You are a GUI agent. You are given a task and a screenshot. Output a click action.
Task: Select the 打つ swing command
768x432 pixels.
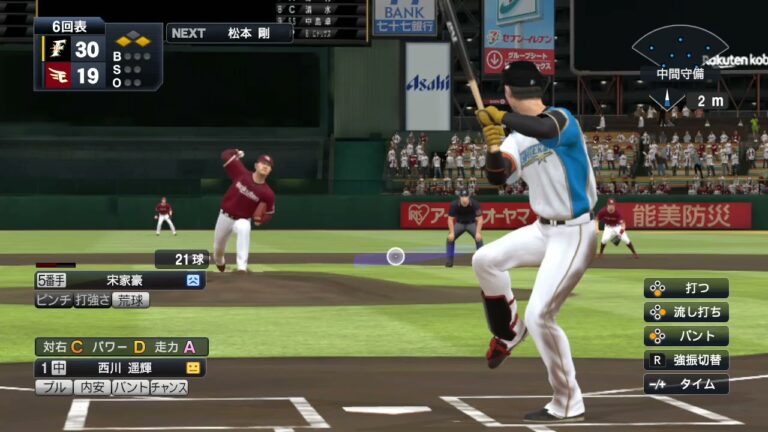tap(686, 288)
